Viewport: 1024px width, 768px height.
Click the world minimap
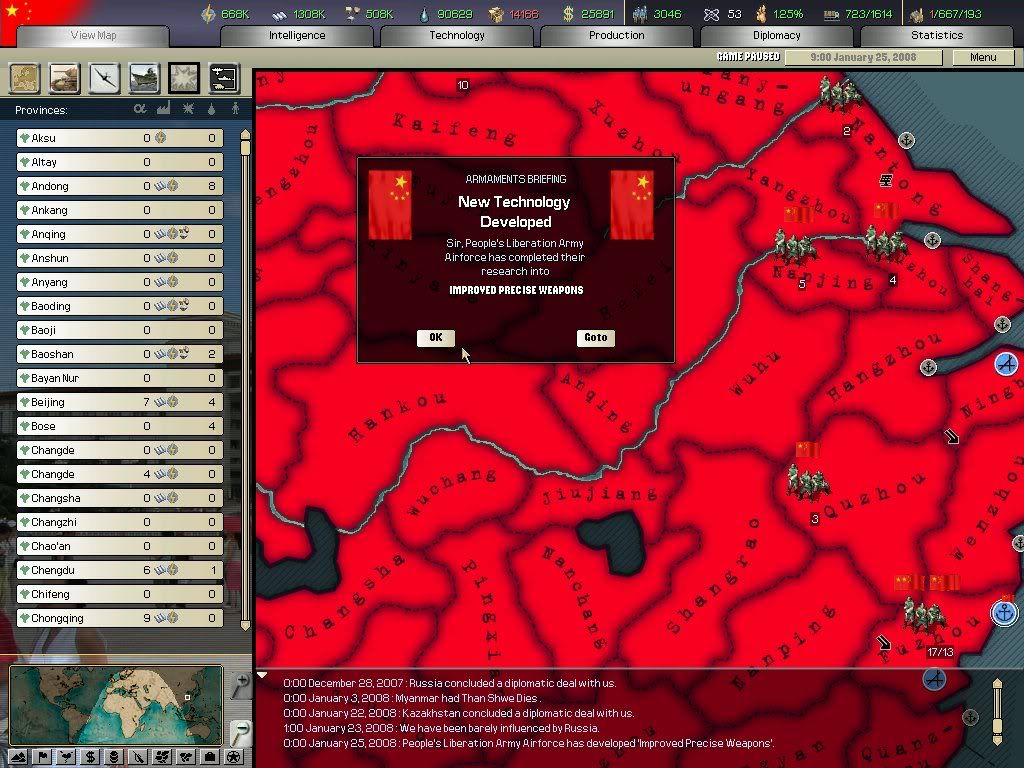coord(115,705)
